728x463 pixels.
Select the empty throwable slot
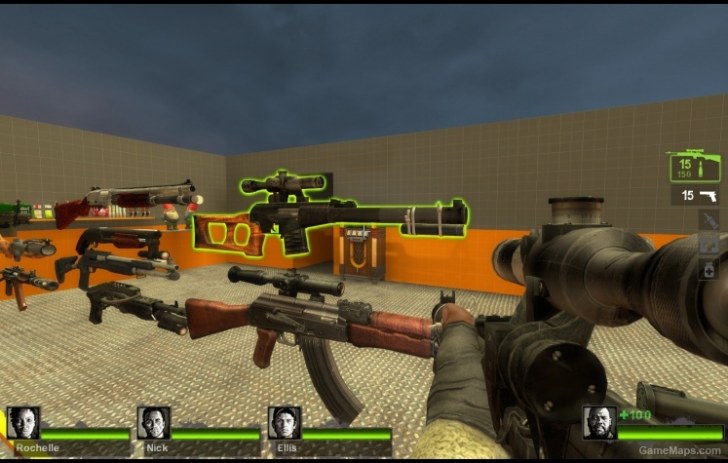[x=709, y=220]
